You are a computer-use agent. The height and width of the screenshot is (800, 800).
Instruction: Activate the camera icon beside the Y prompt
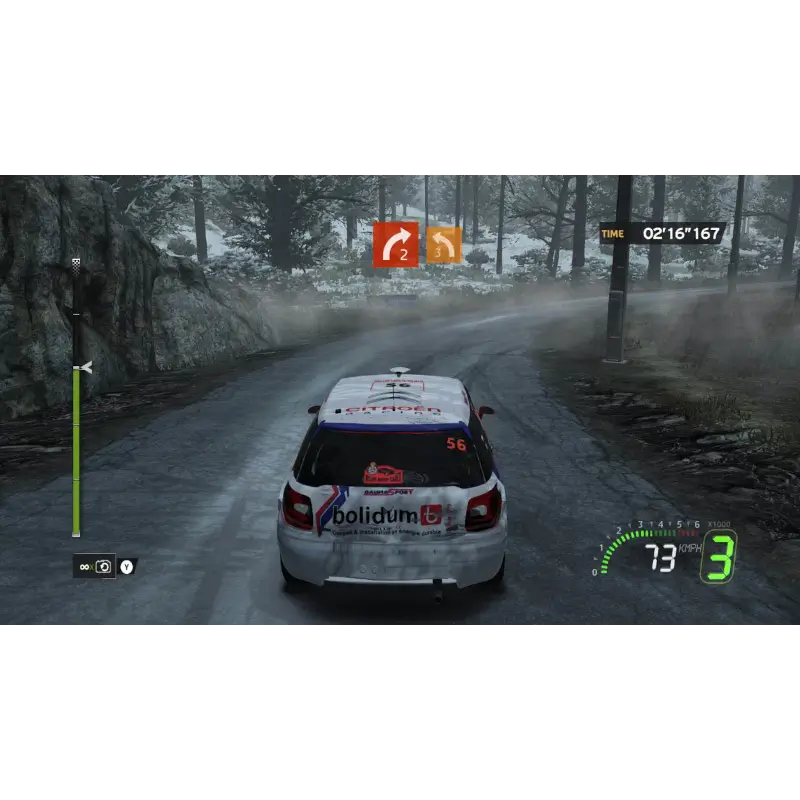click(102, 567)
